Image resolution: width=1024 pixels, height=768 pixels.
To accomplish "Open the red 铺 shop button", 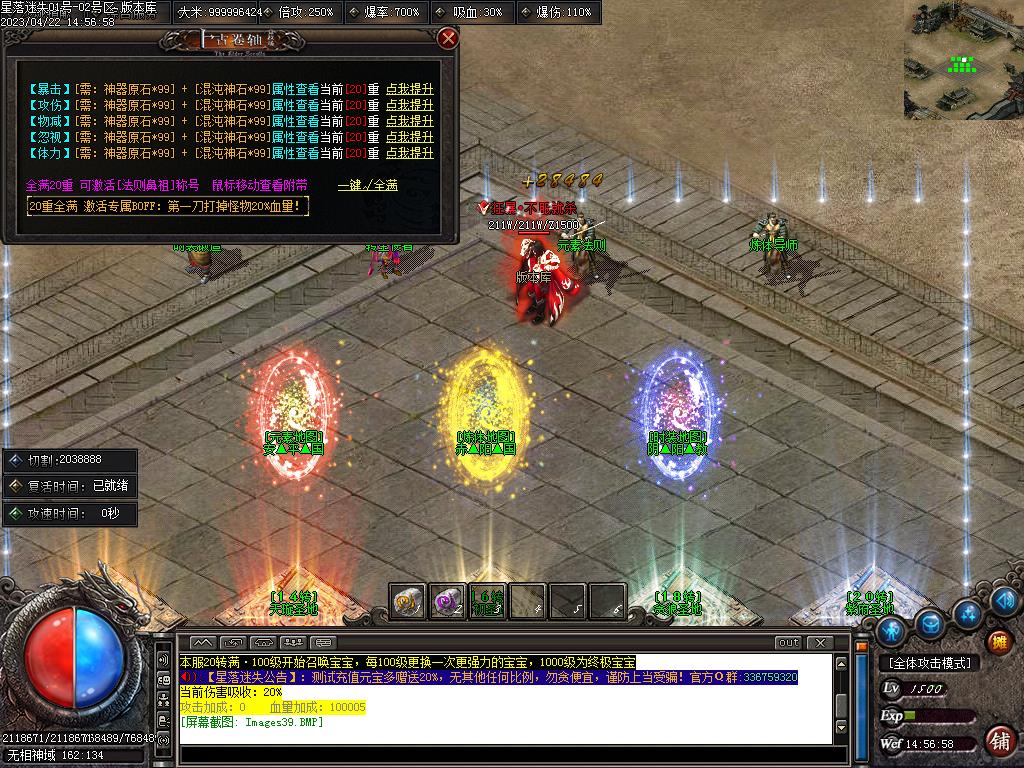I will click(998, 741).
